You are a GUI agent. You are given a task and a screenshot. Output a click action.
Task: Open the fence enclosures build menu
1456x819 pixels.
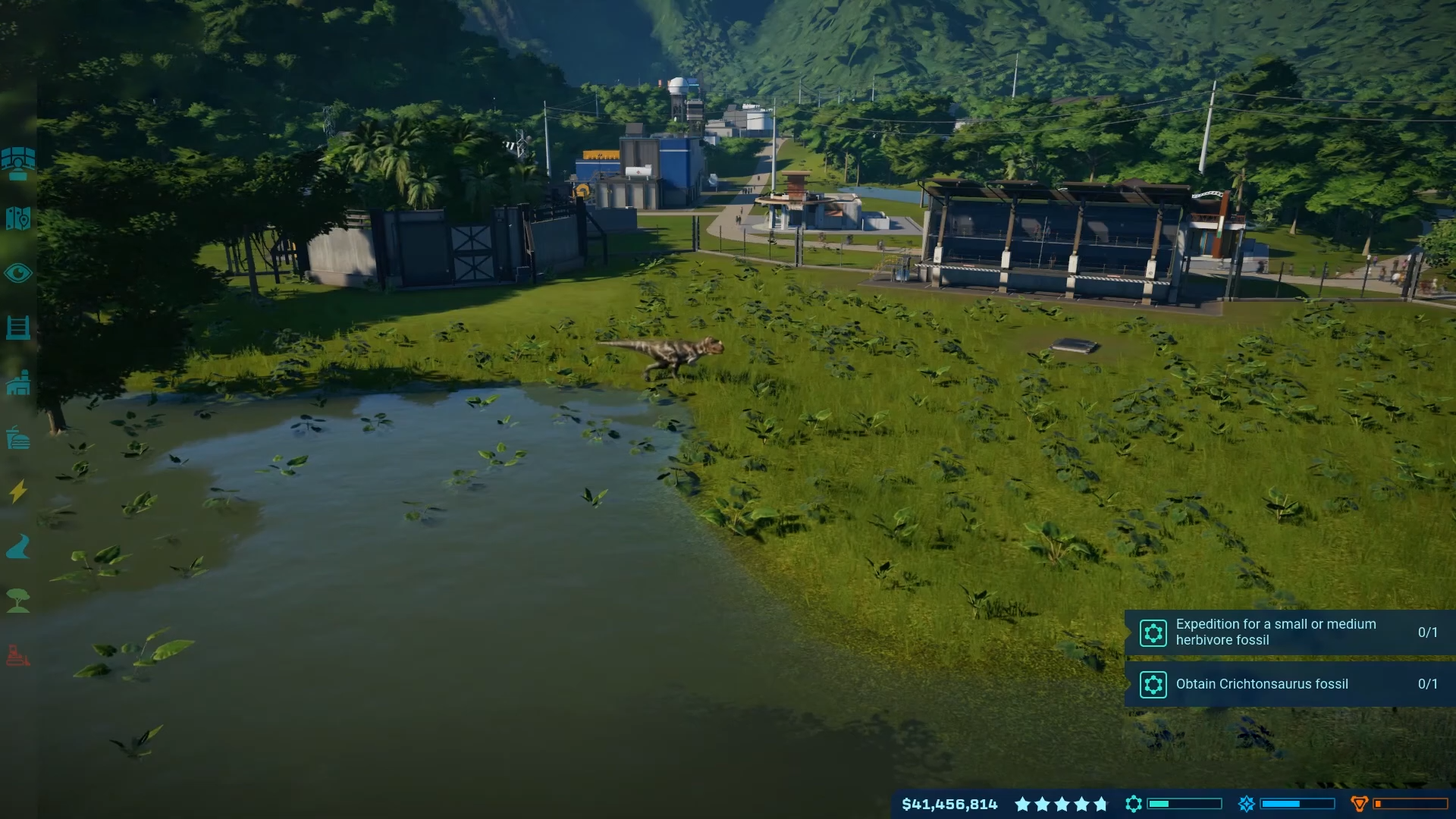tap(18, 328)
